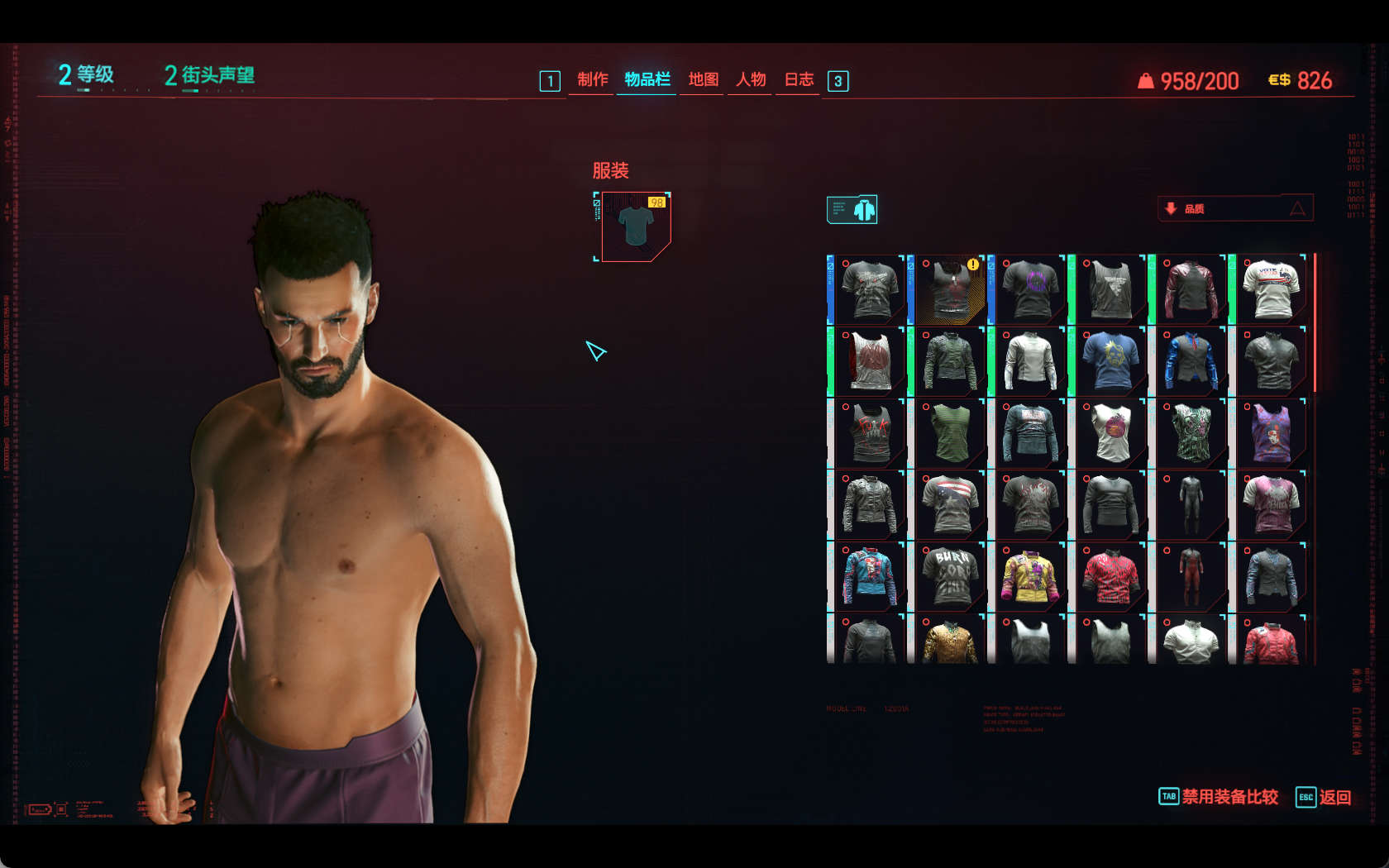Pick the blue t-shirt with yellow graphic

1110,360
